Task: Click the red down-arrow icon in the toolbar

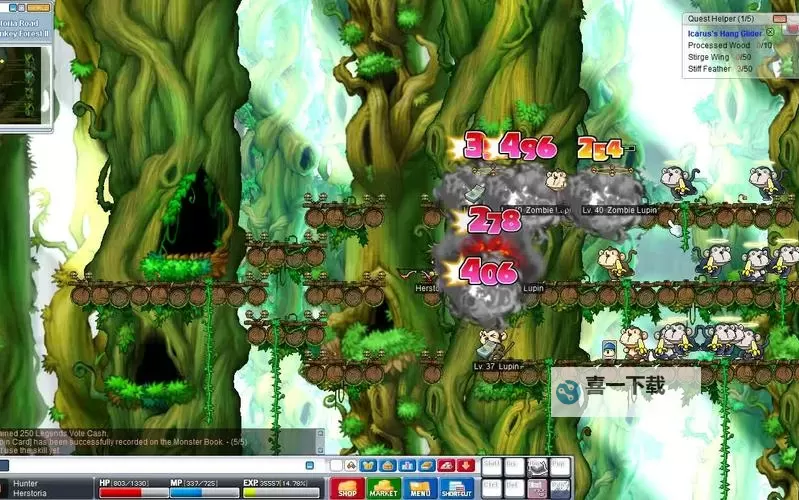Action: 465,465
